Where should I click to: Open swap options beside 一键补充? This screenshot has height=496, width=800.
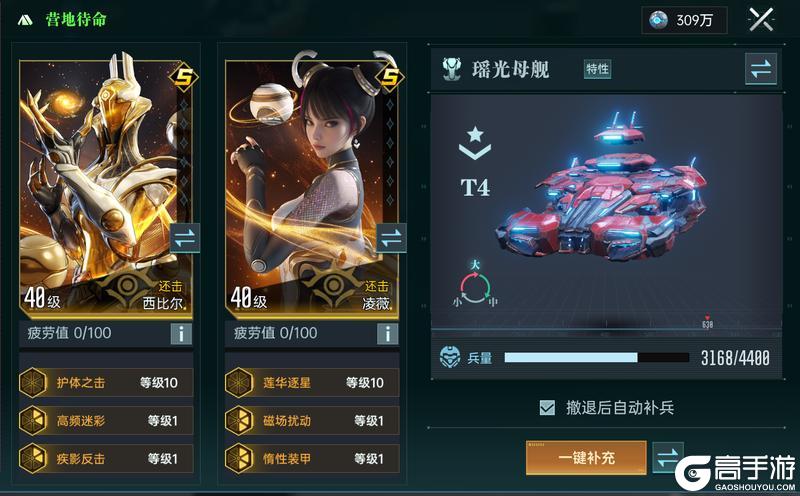(x=667, y=457)
